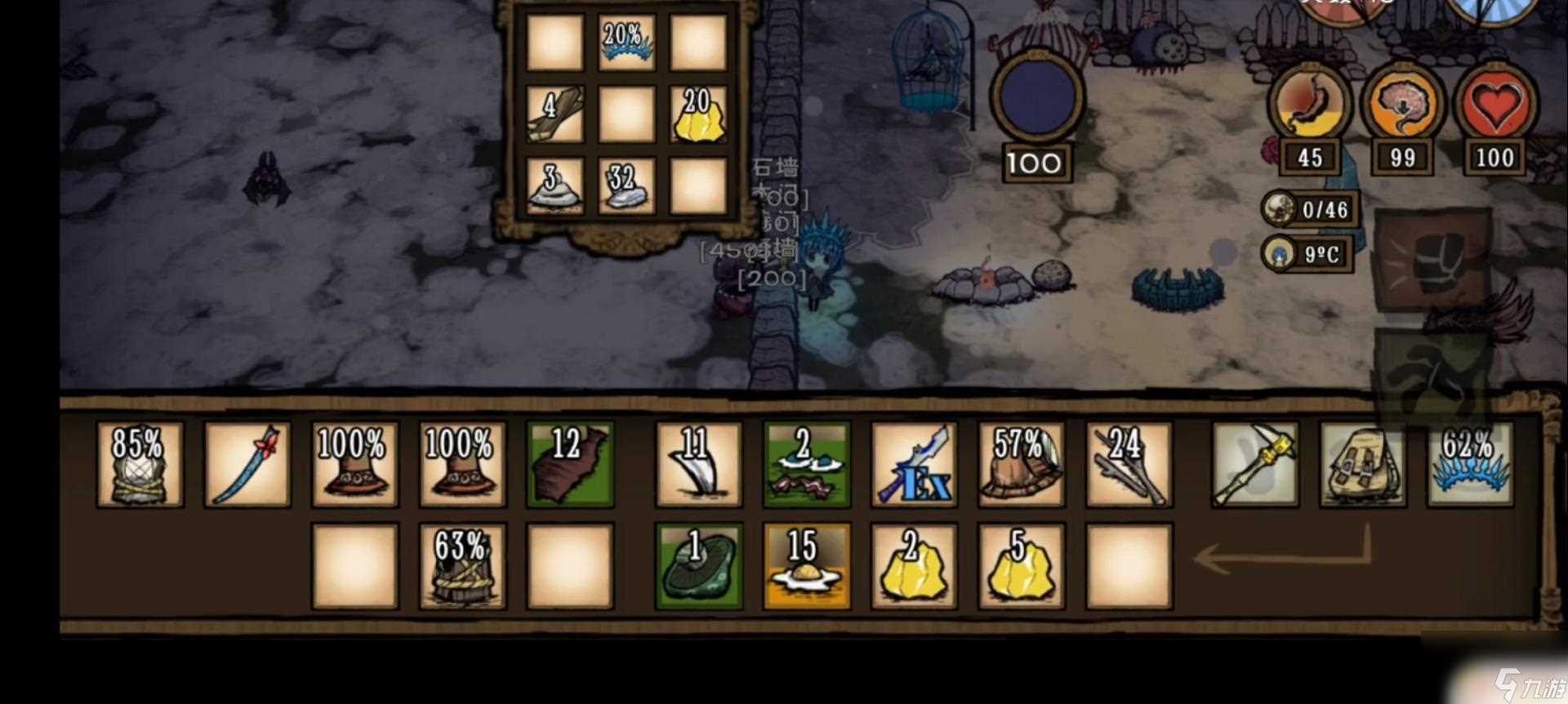The image size is (1568, 704).
Task: Select the green mushroom cap slot
Action: pos(698,566)
